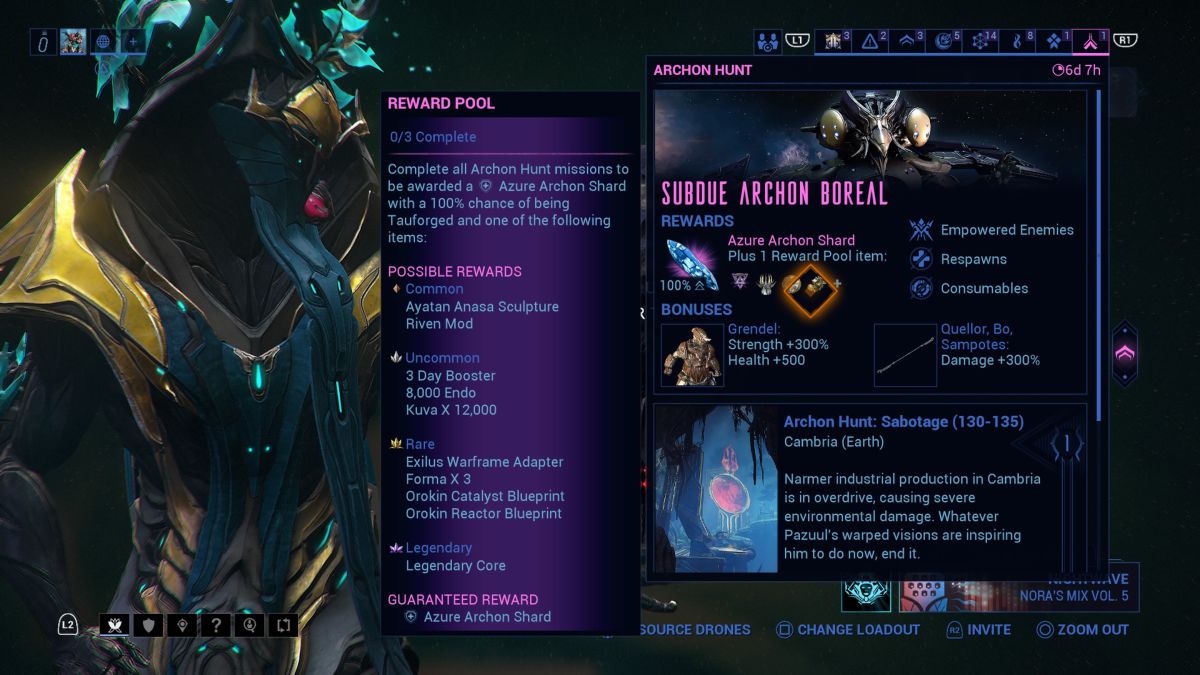Image resolution: width=1200 pixels, height=675 pixels.
Task: Open the squad friends icon button
Action: pyautogui.click(x=768, y=42)
